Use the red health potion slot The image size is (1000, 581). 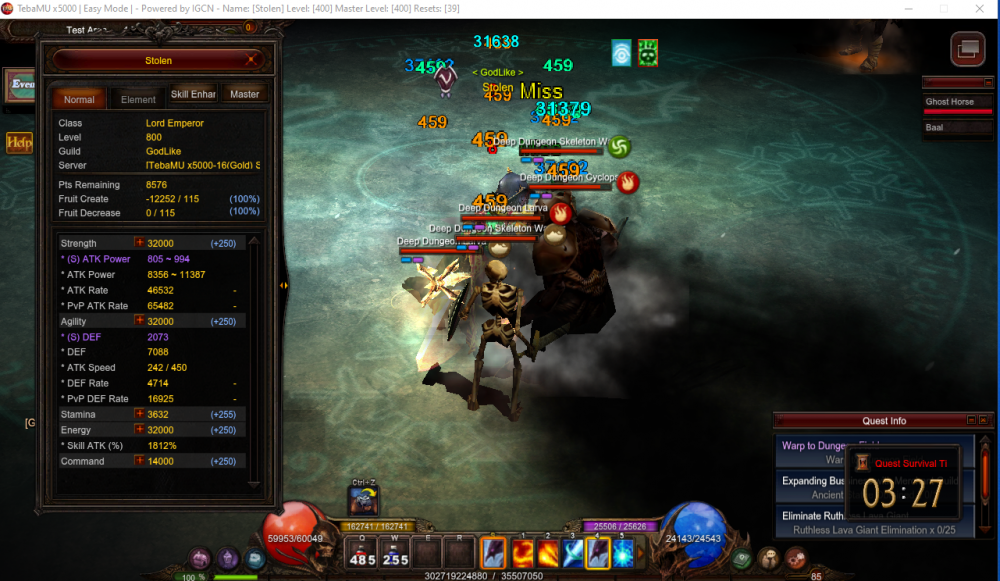coord(362,553)
